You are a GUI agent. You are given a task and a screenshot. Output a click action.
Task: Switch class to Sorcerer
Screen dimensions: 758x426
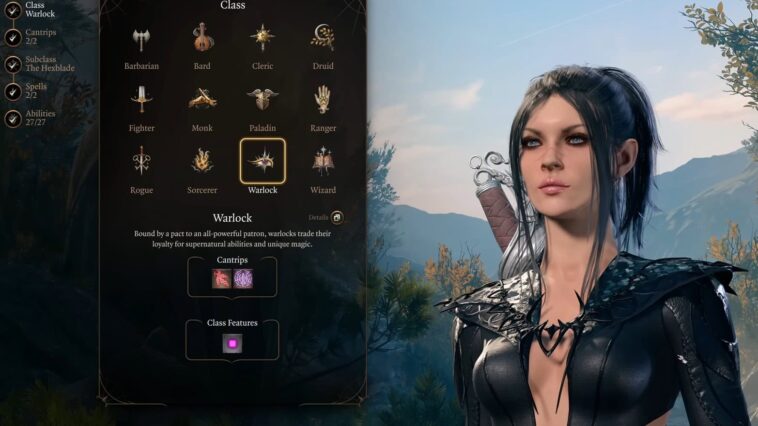(x=202, y=161)
